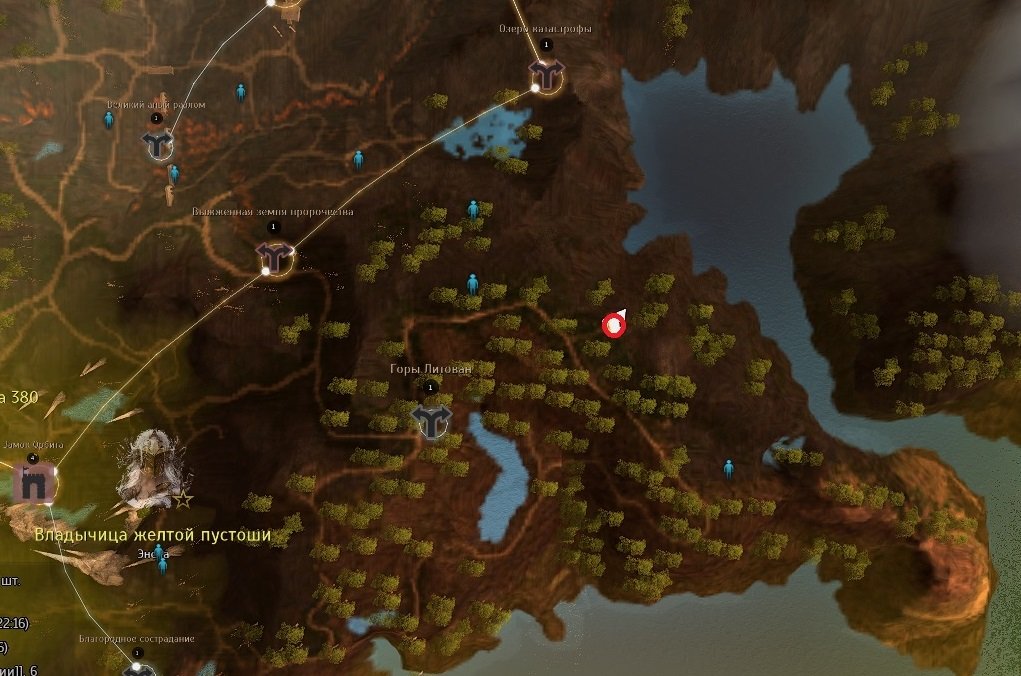Click the Великий алый разлом node marker
1021x676 pixels.
click(x=157, y=145)
